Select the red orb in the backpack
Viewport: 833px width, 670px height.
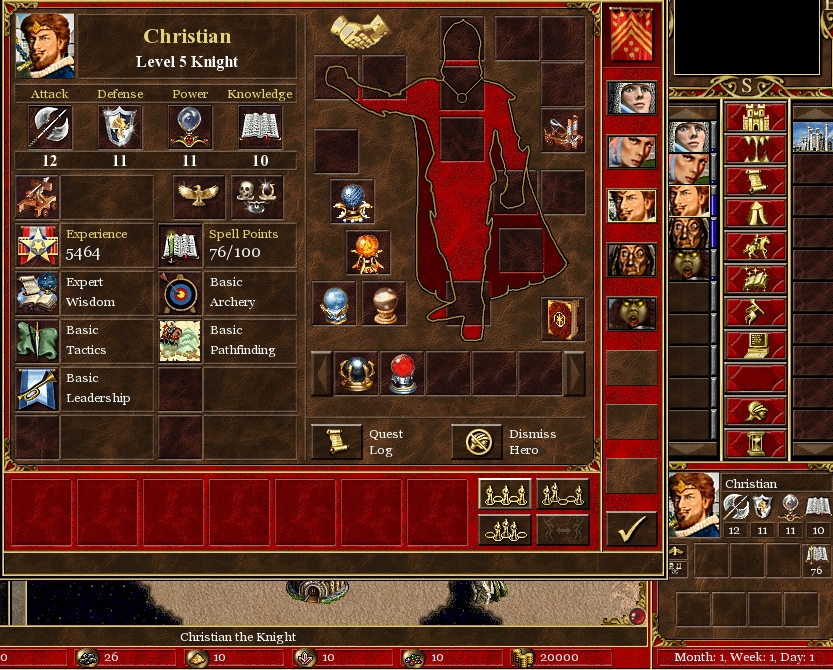click(403, 374)
